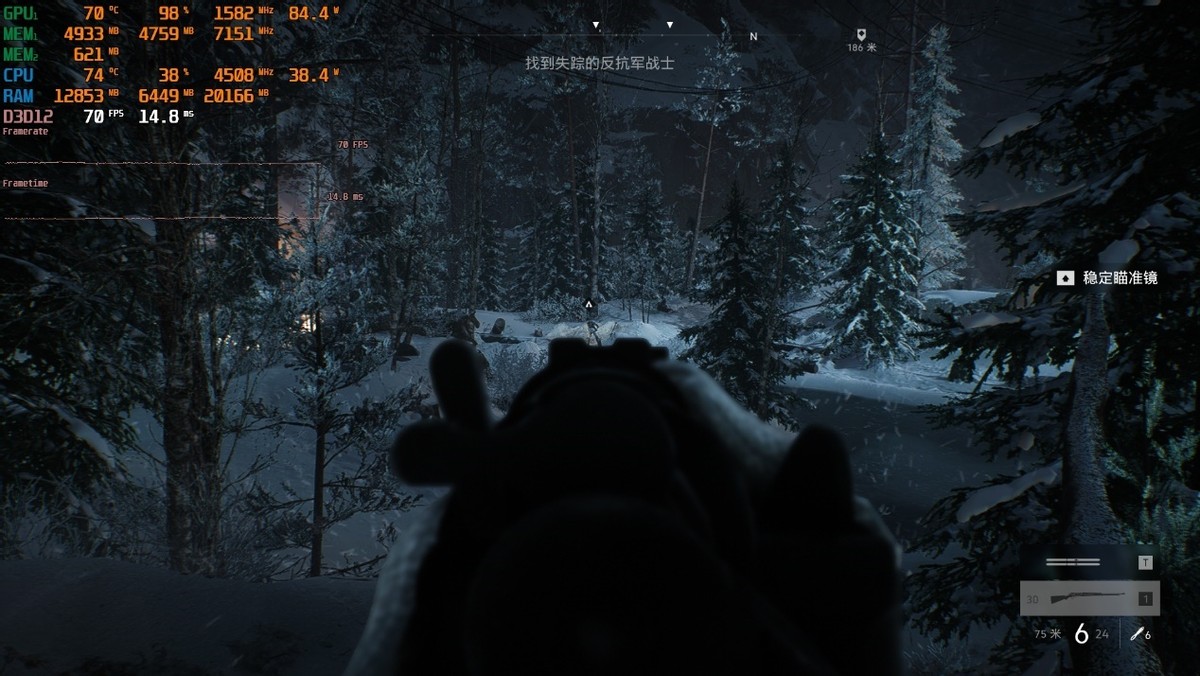This screenshot has width=1200, height=676.
Task: Click the mission objective text tracker
Action: [x=600, y=63]
